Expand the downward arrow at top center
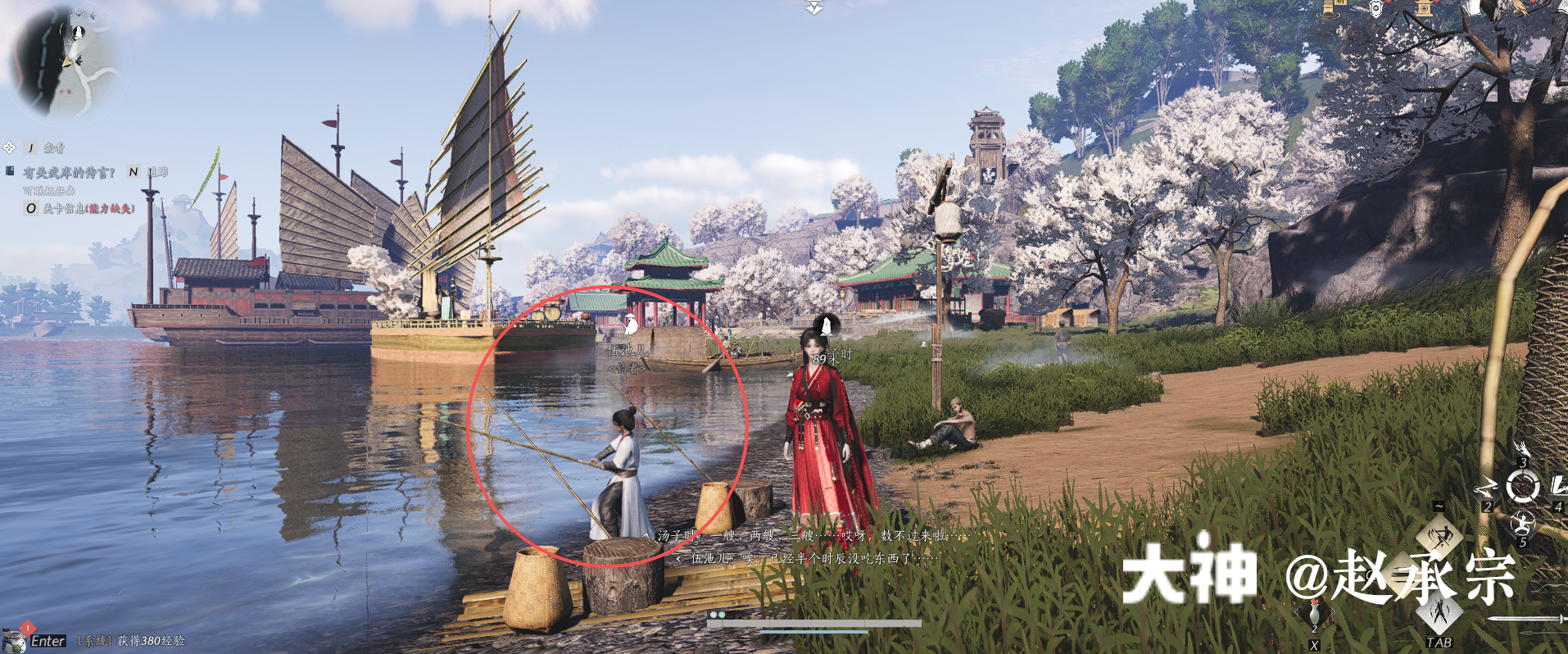 coord(813,8)
